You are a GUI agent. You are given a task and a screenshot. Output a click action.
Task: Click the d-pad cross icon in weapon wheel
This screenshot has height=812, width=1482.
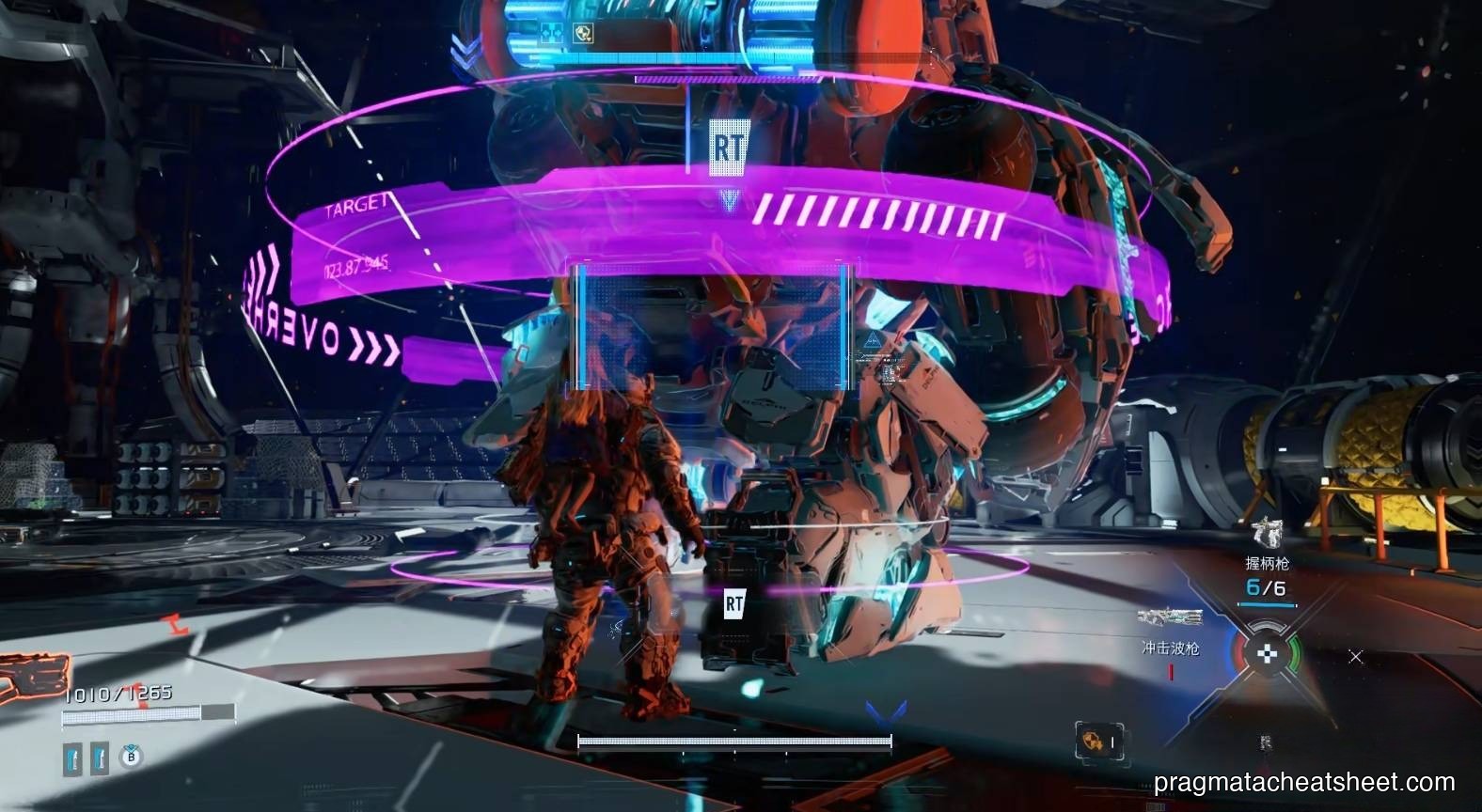pyautogui.click(x=1267, y=654)
